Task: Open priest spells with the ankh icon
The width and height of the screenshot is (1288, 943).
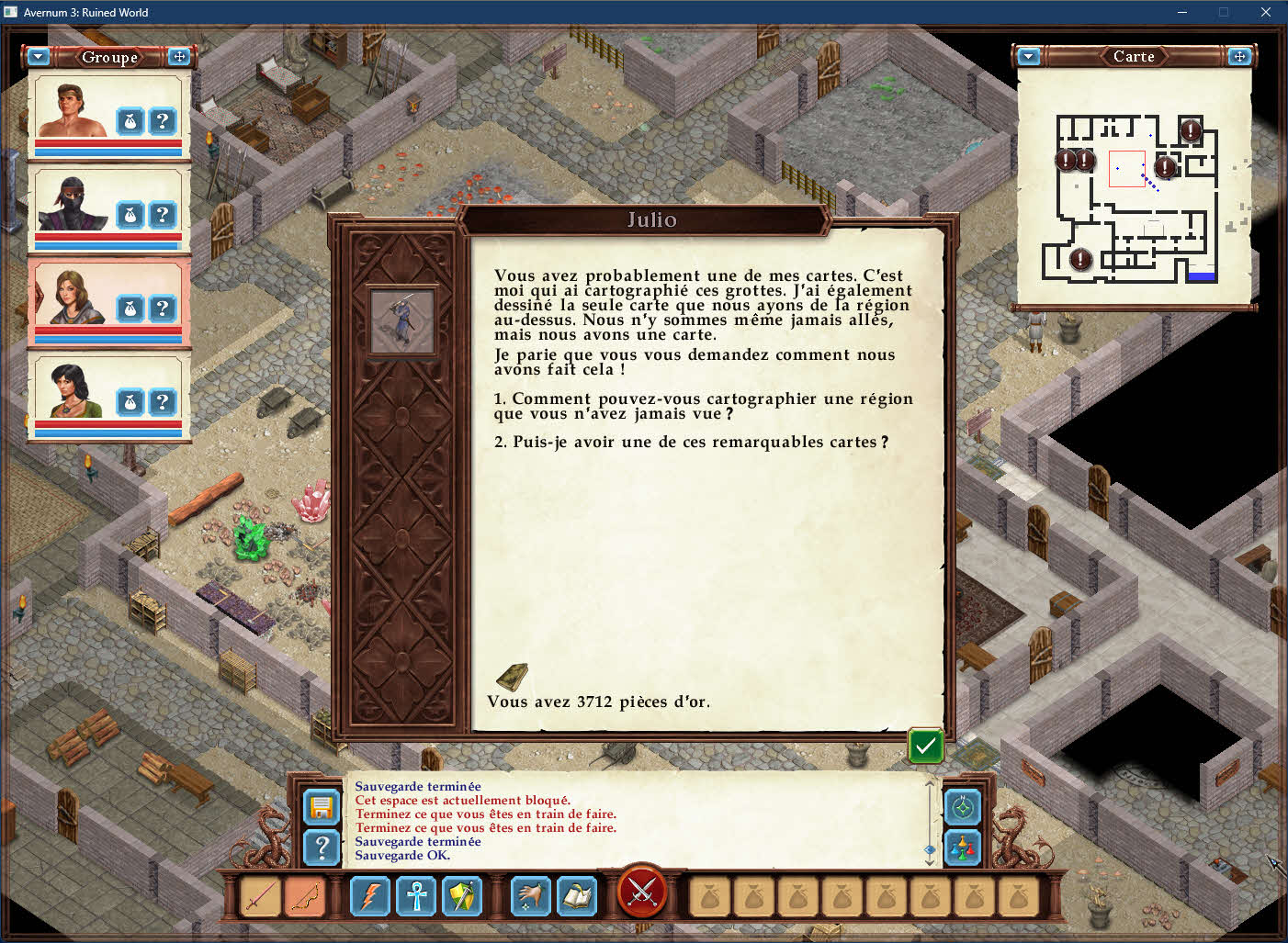Action: tap(416, 896)
